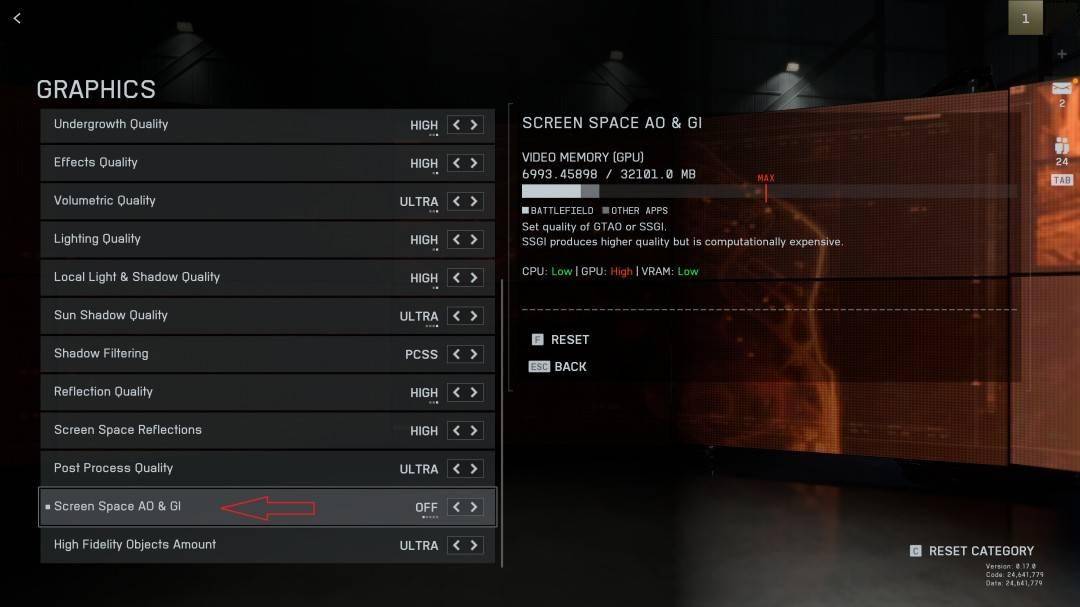Click the plus icon on right sidebar
The height and width of the screenshot is (607, 1080).
click(x=1061, y=54)
